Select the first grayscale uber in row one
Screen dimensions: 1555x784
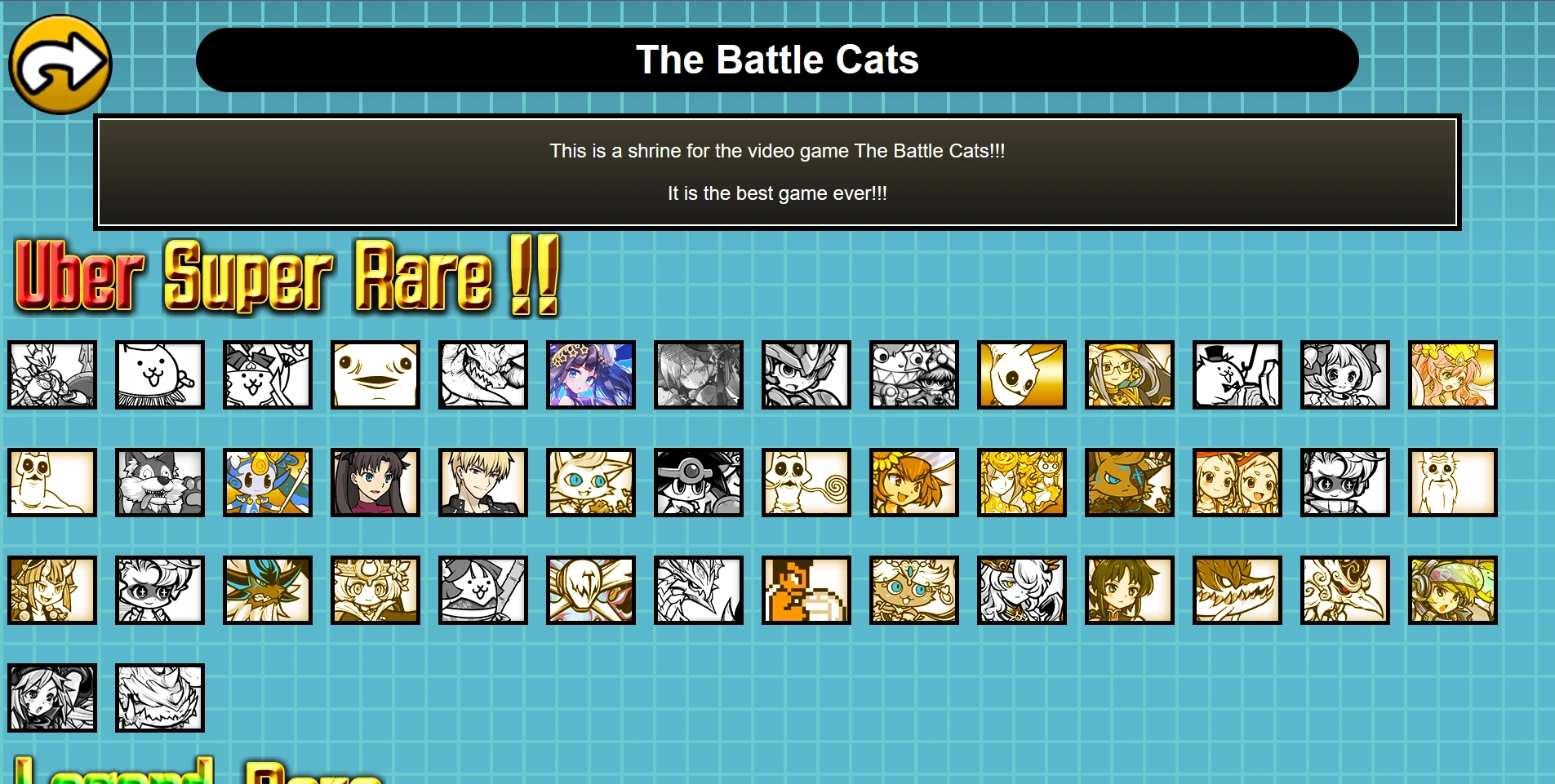click(51, 375)
